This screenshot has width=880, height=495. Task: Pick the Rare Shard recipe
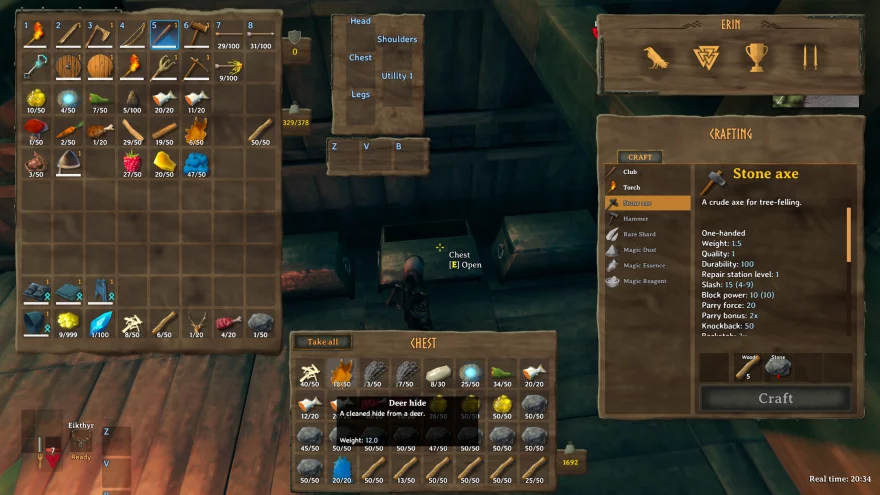[640, 234]
